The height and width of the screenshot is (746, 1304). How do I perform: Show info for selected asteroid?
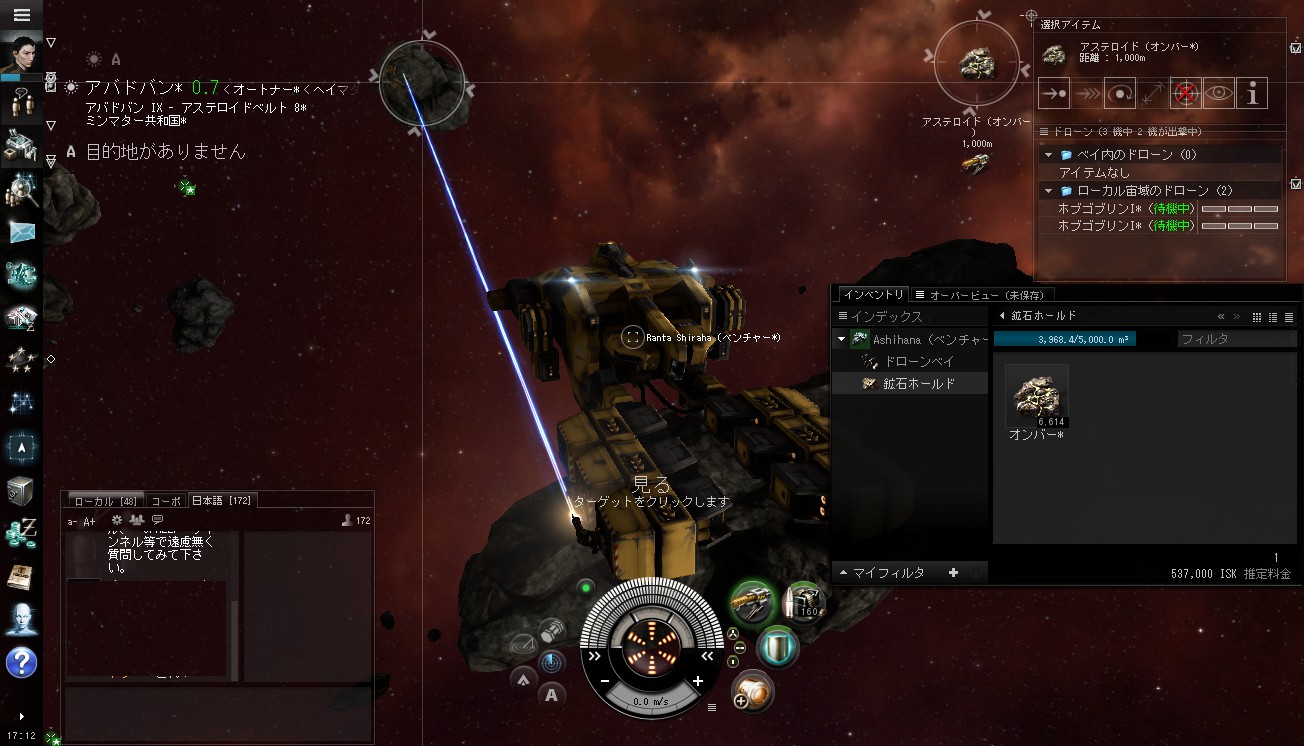coord(1252,92)
